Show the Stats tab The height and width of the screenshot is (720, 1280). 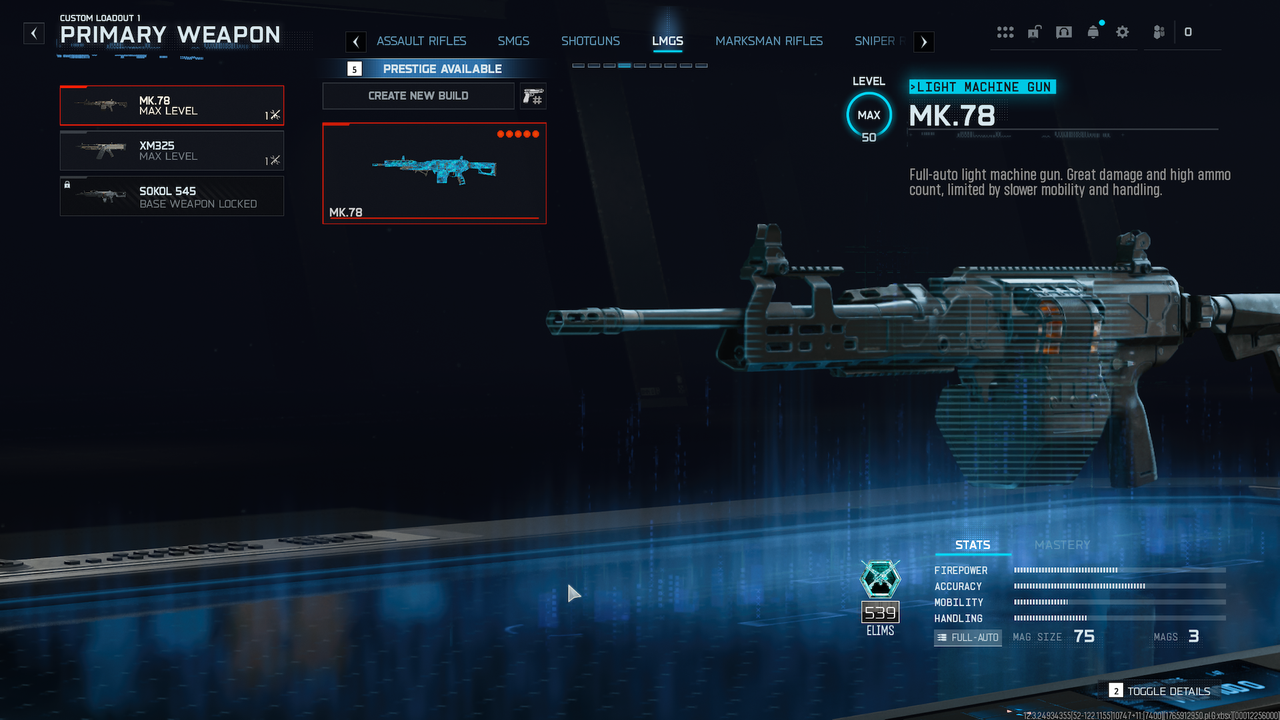point(972,545)
